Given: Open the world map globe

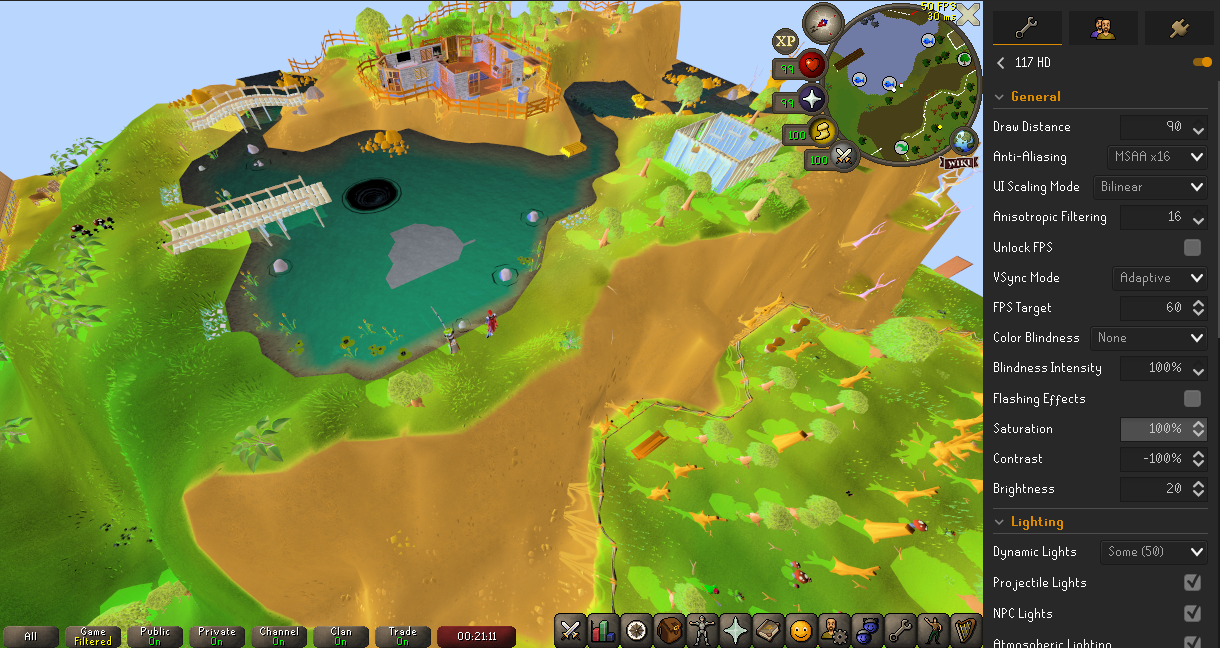Looking at the screenshot, I should point(965,140).
